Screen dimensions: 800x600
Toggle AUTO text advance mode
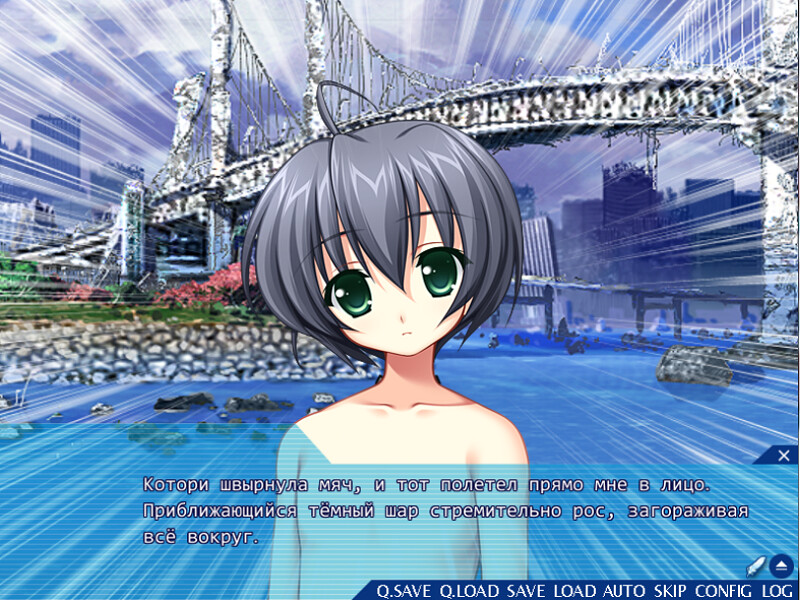[625, 591]
